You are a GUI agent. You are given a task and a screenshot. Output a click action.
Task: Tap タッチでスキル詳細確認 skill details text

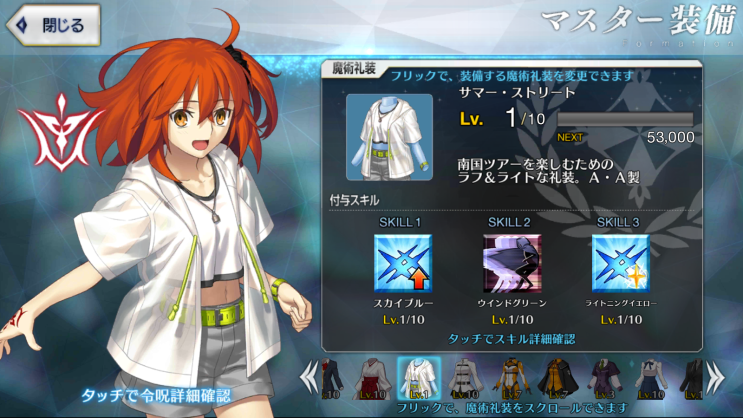coord(511,339)
